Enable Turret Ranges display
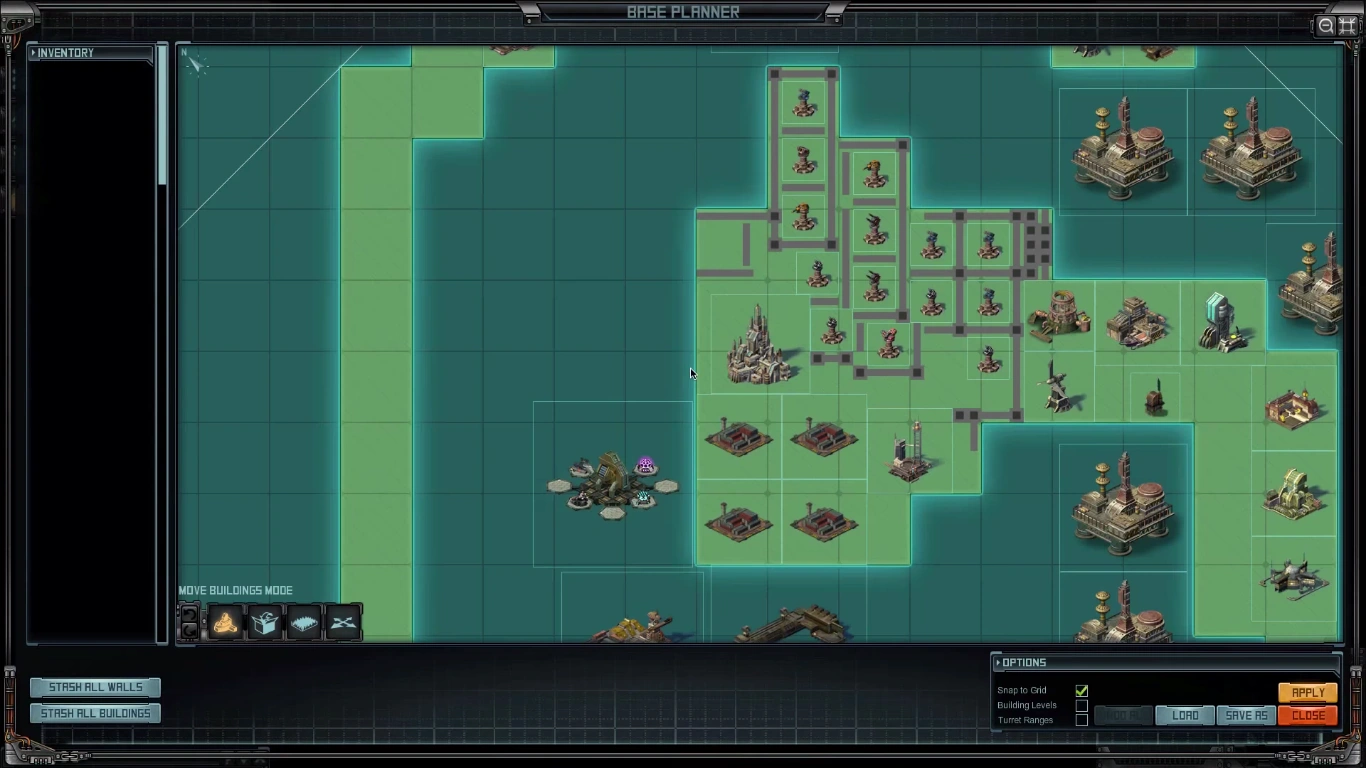 pyautogui.click(x=1081, y=719)
